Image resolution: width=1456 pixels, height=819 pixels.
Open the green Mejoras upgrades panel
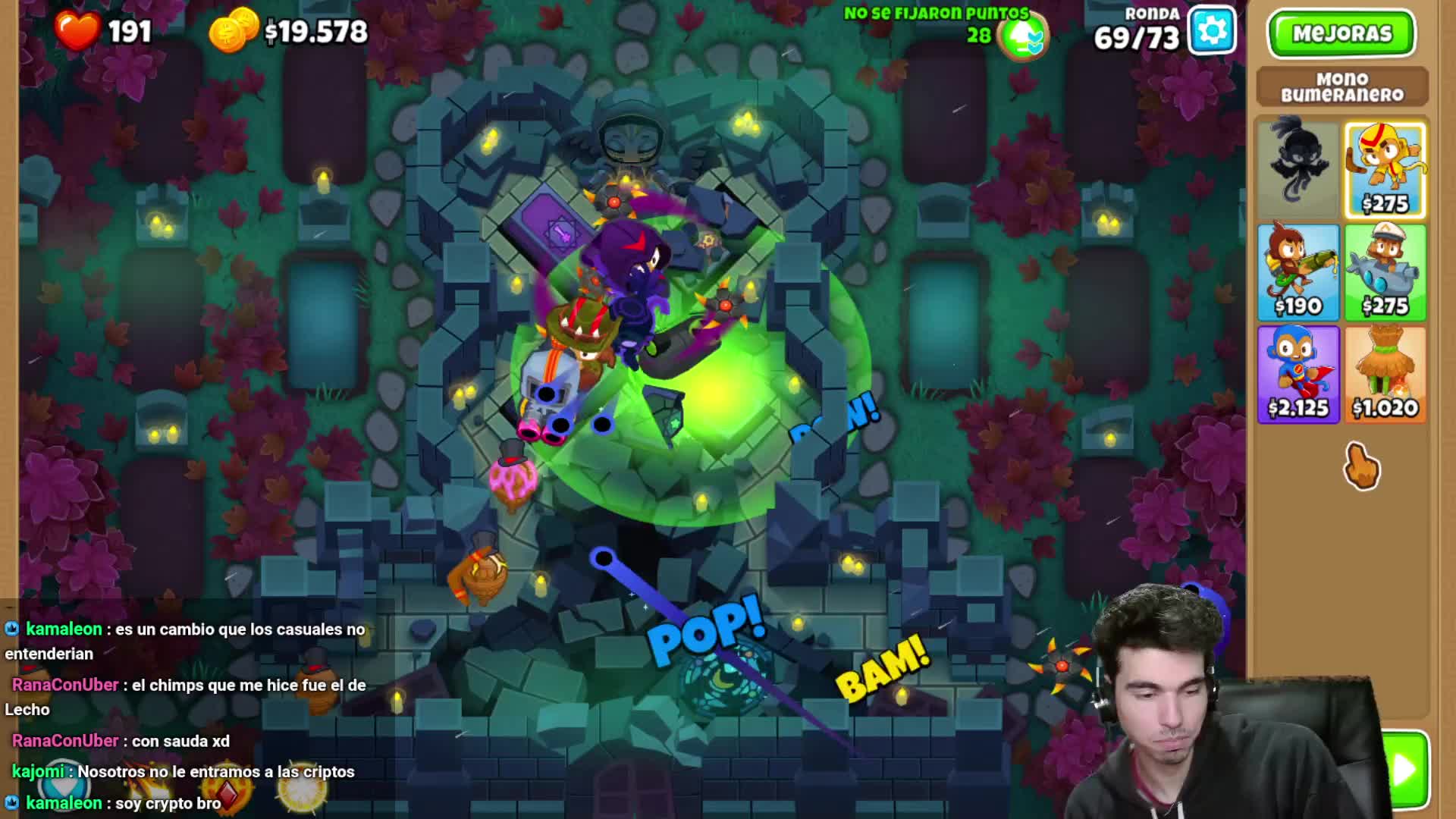click(x=1341, y=33)
